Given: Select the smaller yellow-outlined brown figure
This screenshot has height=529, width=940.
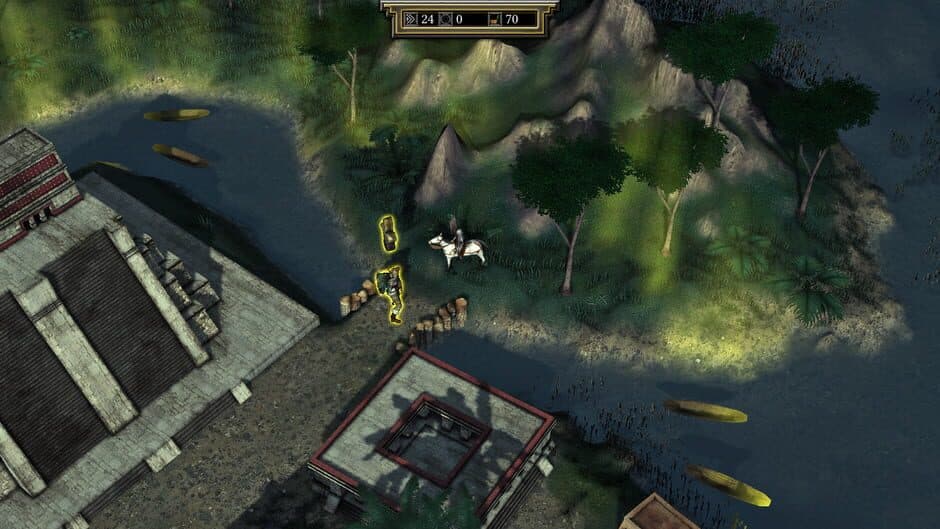Looking at the screenshot, I should pos(389,234).
